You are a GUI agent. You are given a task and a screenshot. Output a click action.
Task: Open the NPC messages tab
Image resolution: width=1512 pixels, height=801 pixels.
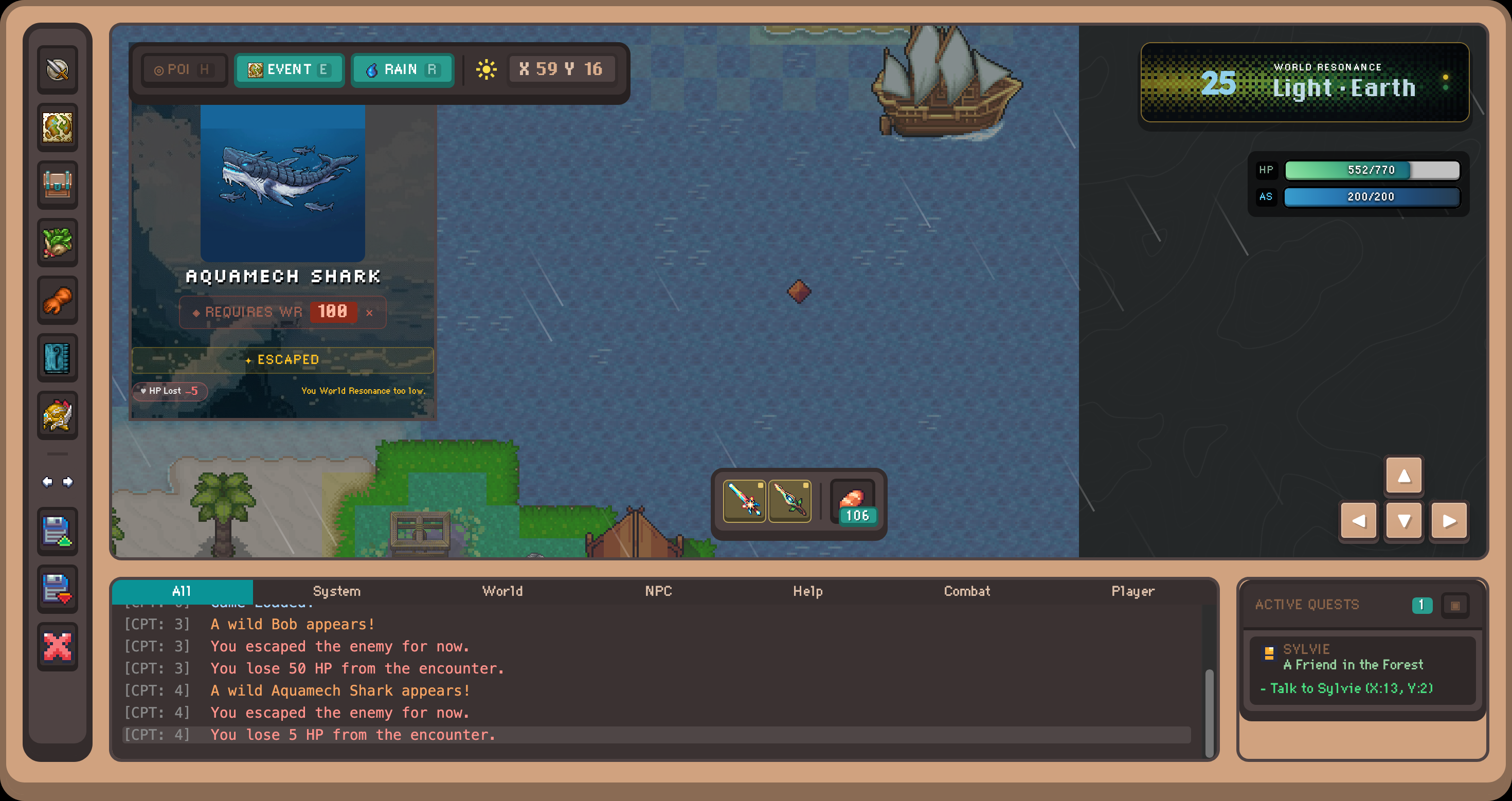coord(659,592)
